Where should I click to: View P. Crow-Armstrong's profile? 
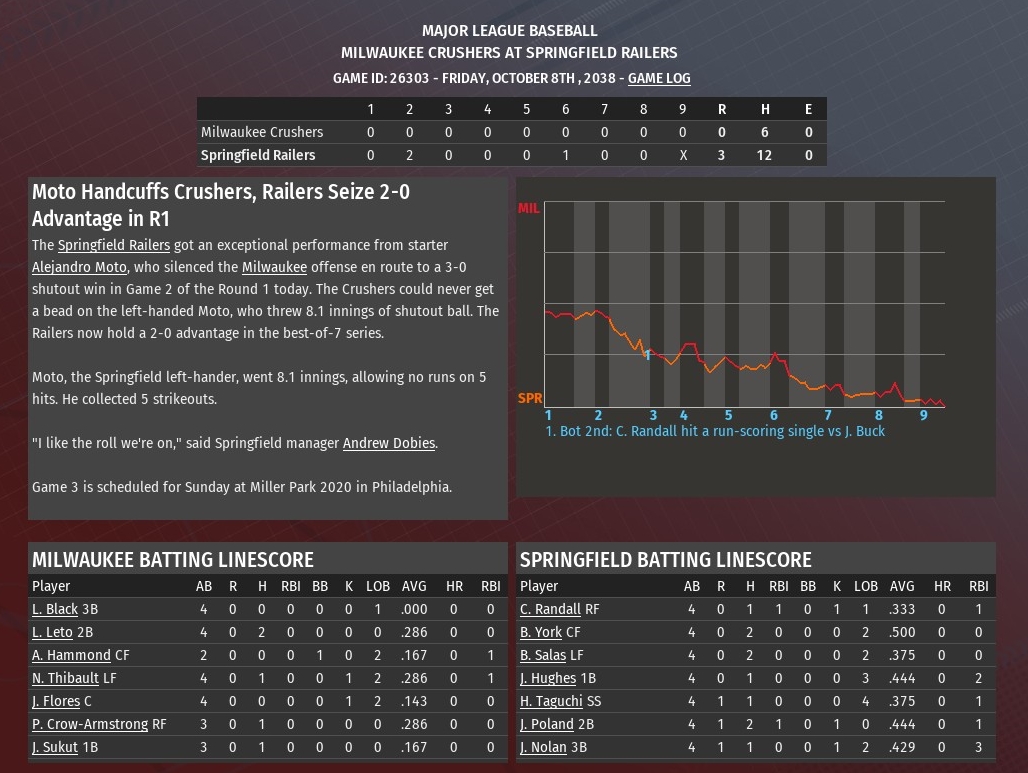pyautogui.click(x=89, y=724)
